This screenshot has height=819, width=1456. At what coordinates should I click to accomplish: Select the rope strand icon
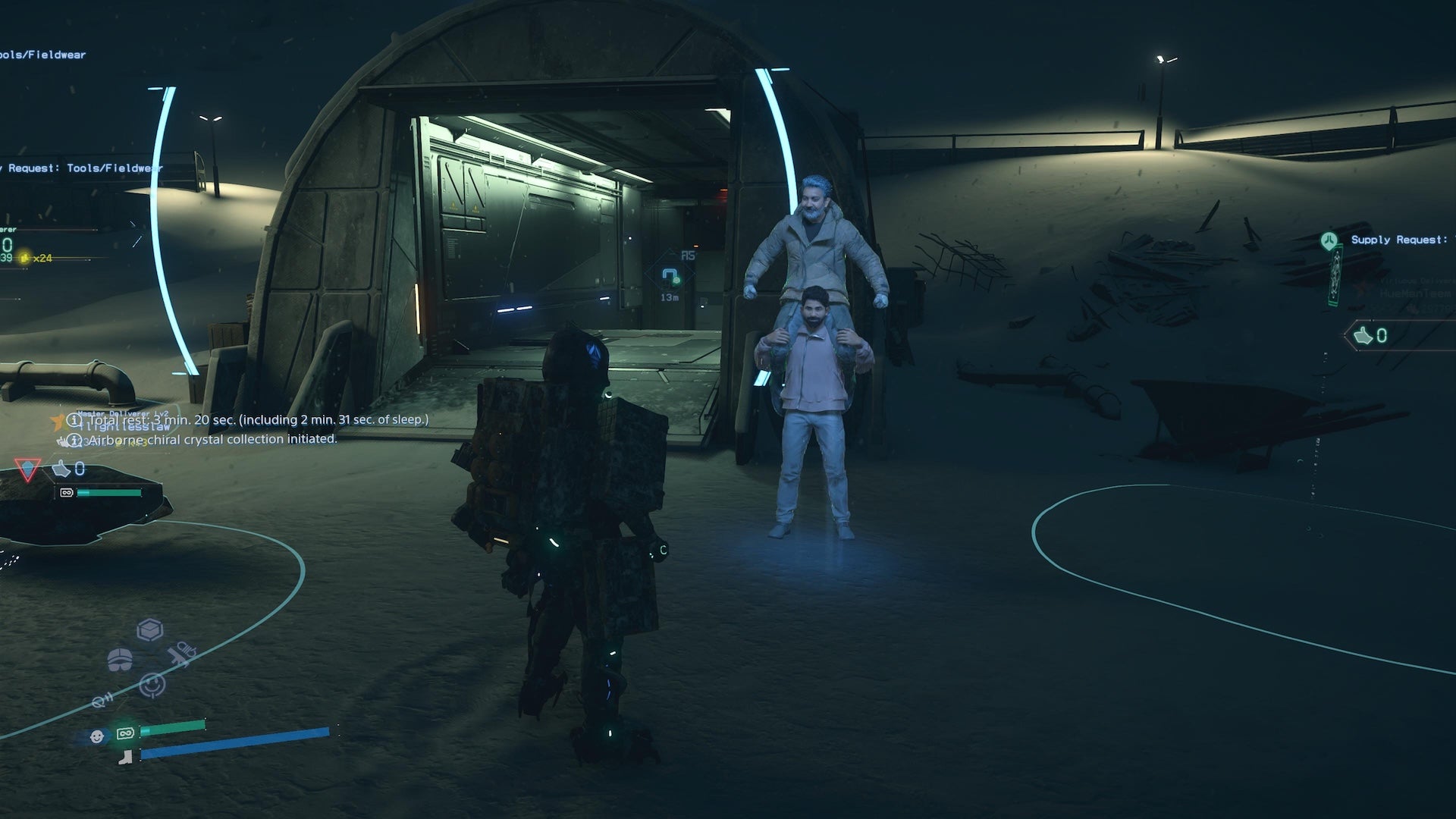coord(102,701)
